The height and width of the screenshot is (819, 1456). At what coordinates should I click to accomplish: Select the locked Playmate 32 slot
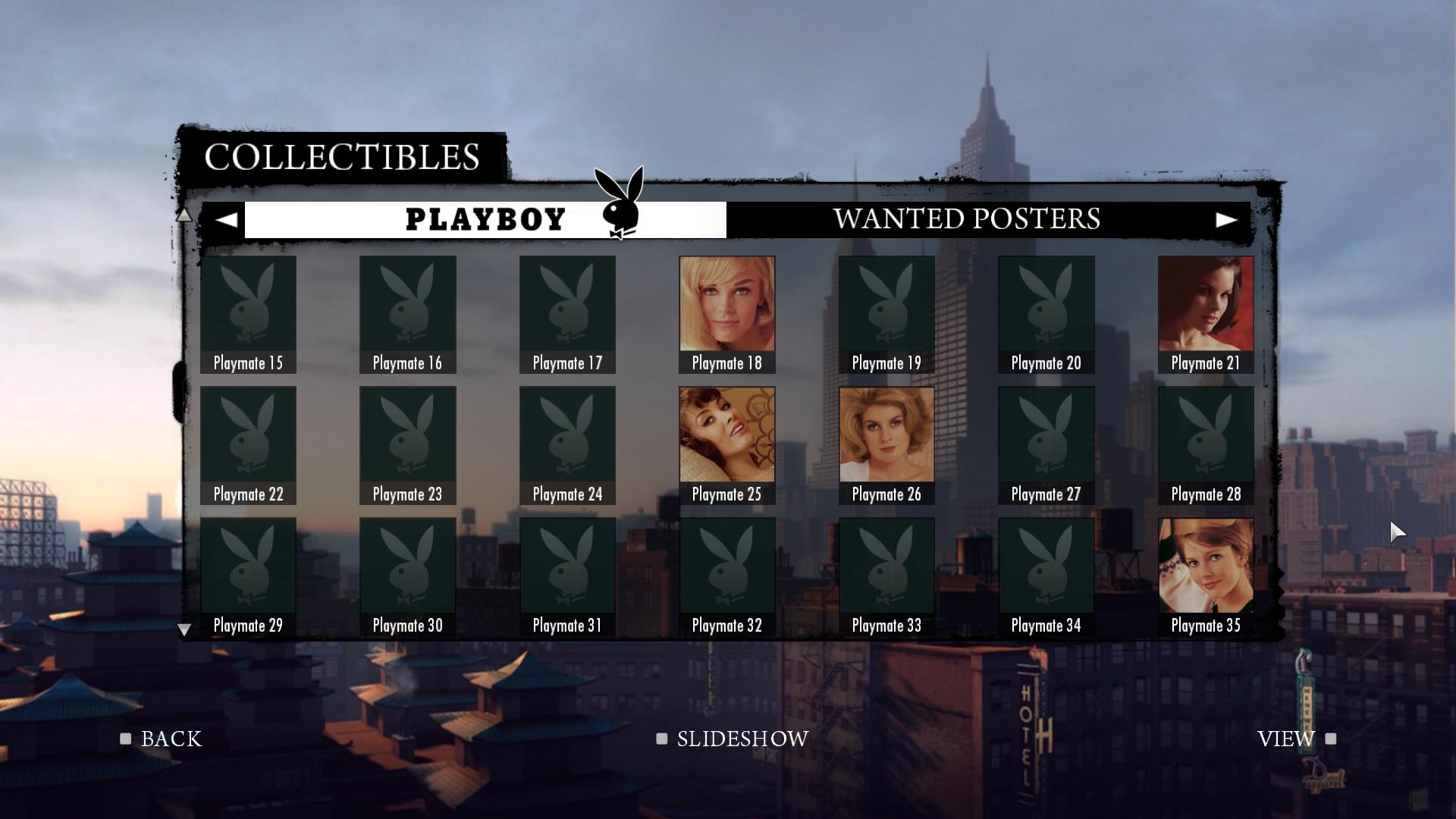(x=726, y=576)
